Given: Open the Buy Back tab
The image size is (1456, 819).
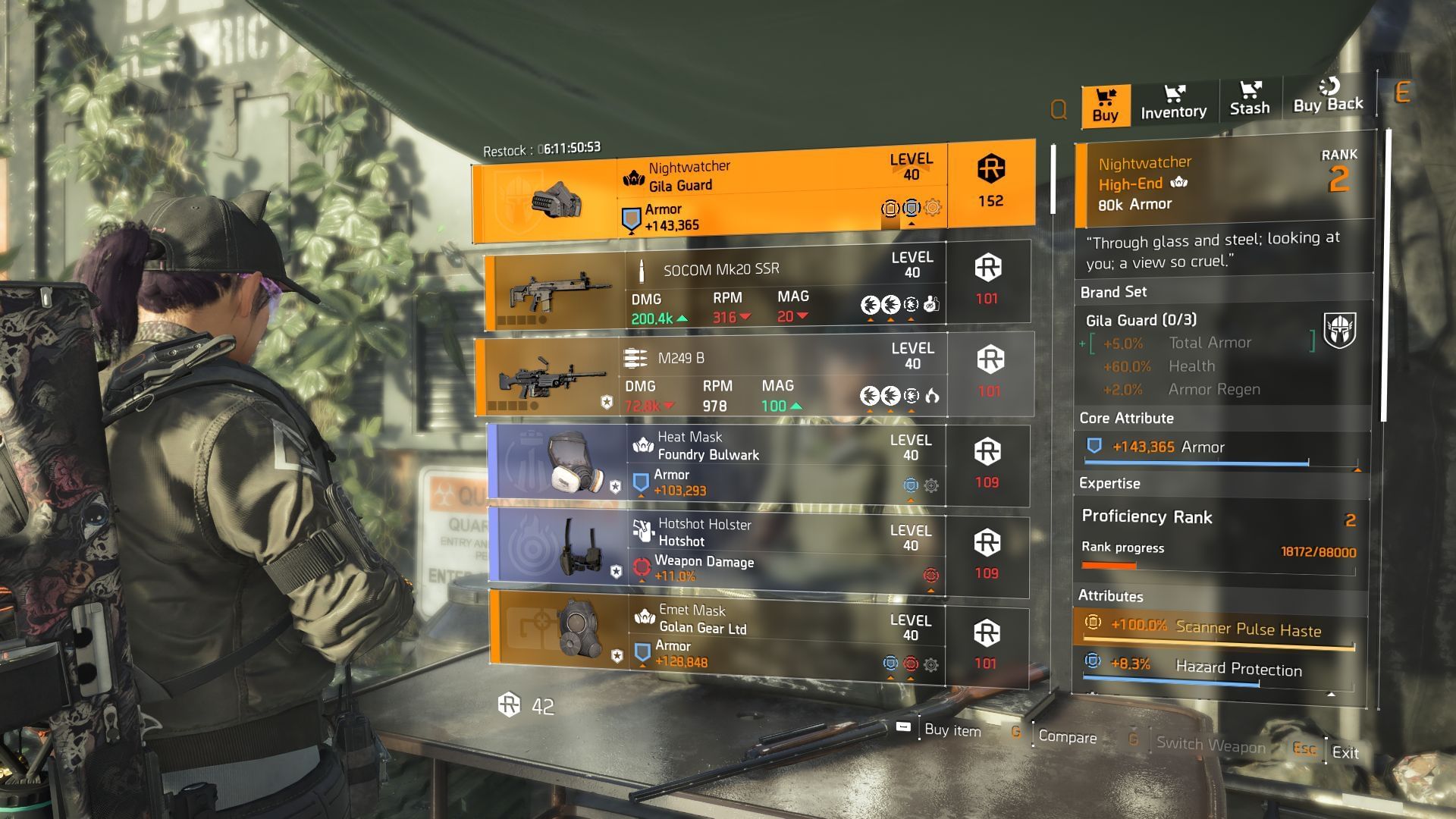Looking at the screenshot, I should click(x=1328, y=98).
